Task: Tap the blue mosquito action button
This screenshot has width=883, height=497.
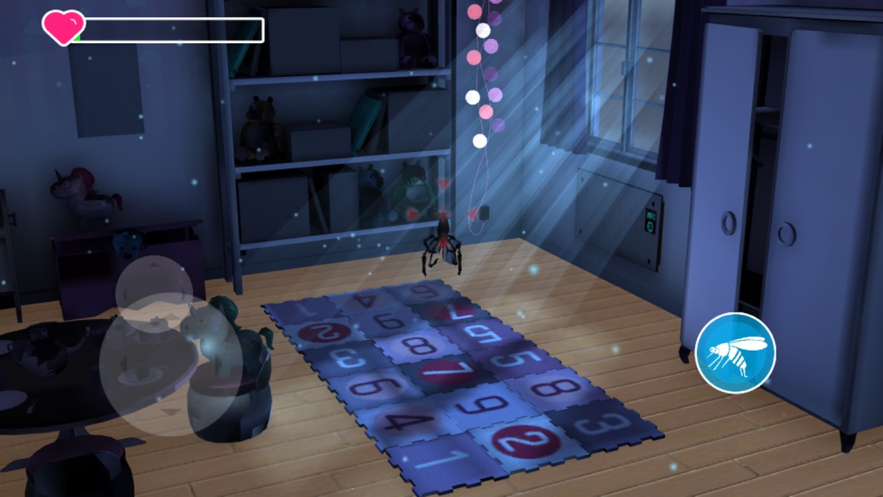Action: tap(736, 352)
